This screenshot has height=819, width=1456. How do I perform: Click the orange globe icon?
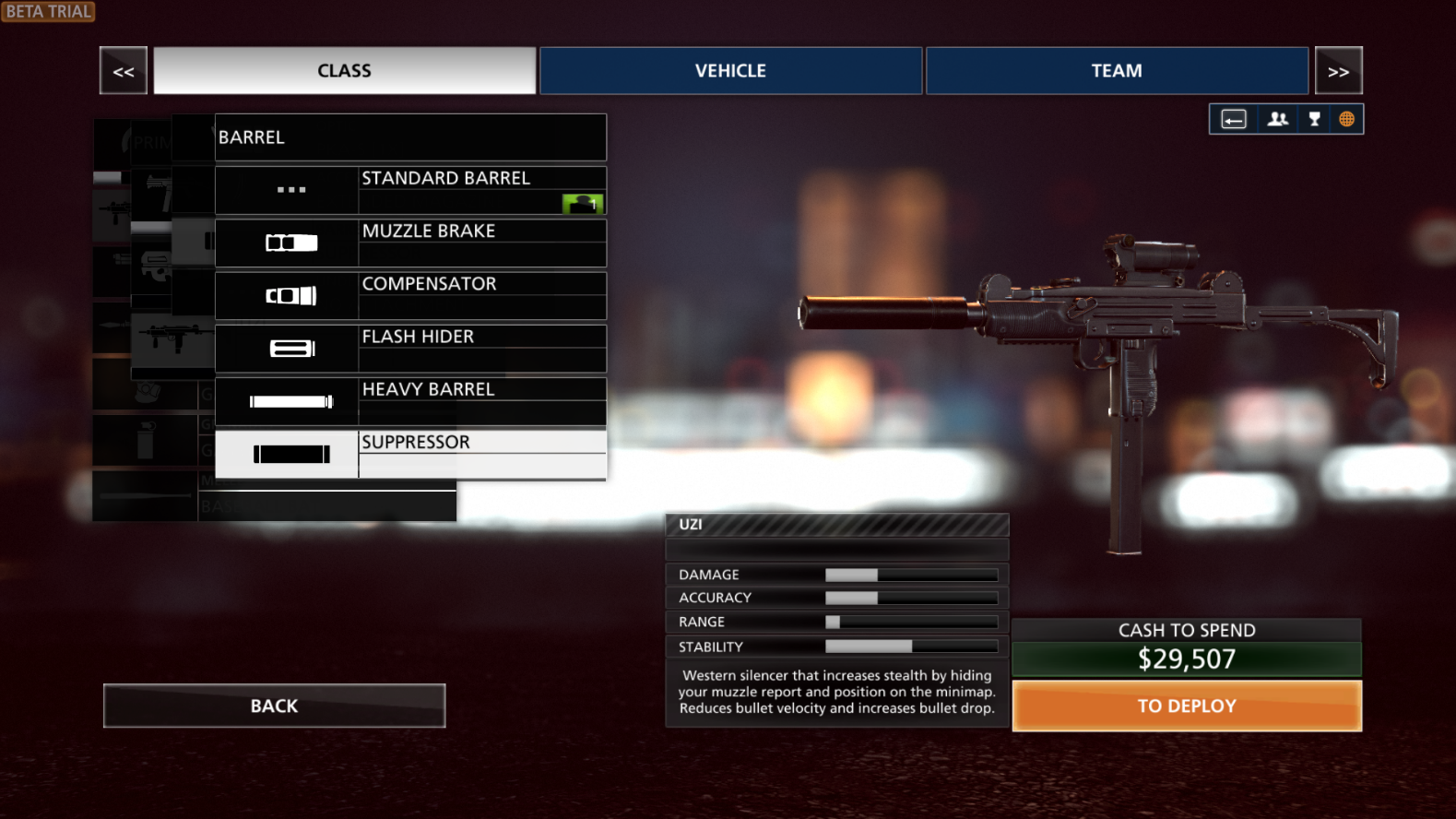point(1346,119)
